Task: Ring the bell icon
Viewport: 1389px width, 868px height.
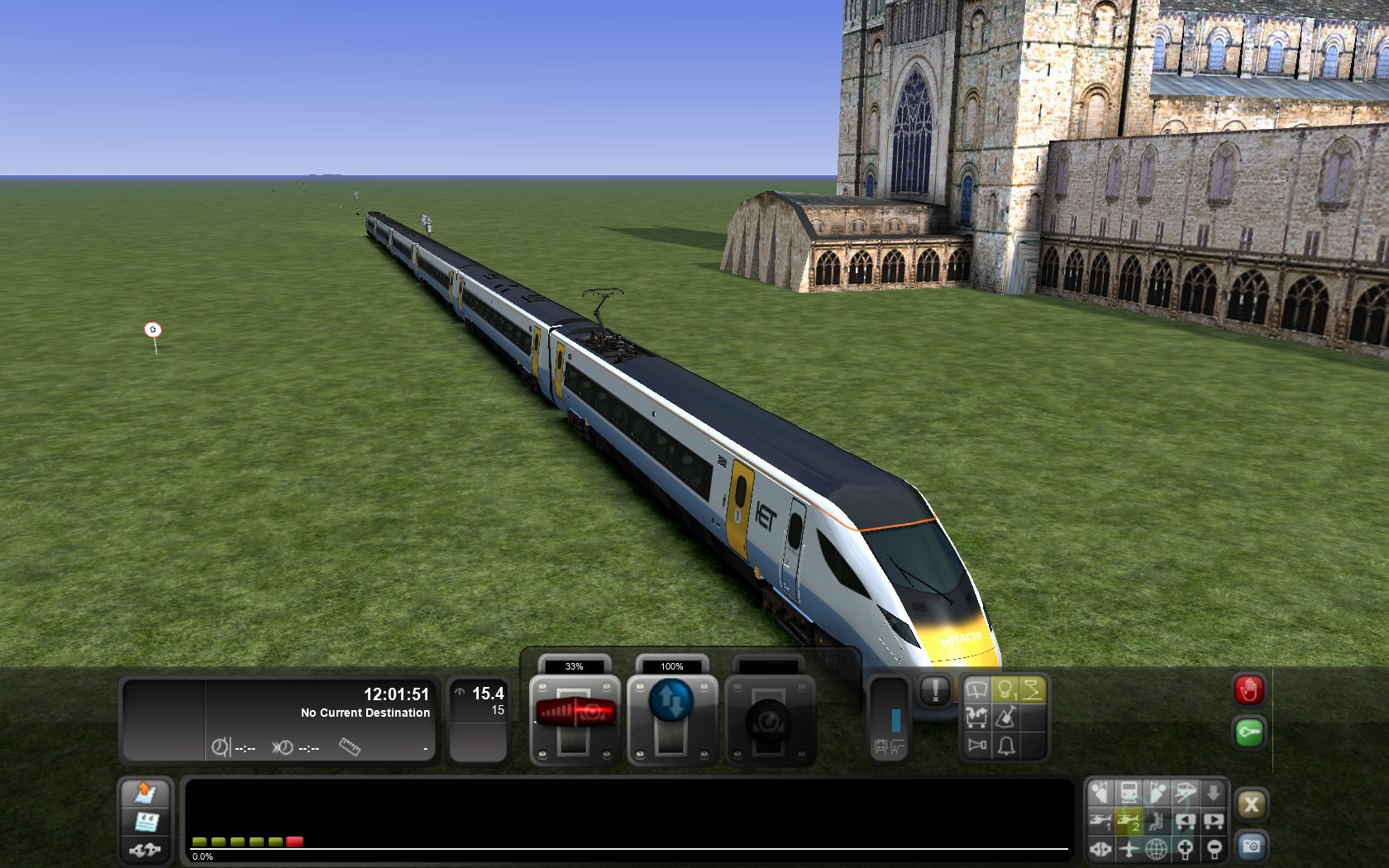Action: click(1006, 746)
